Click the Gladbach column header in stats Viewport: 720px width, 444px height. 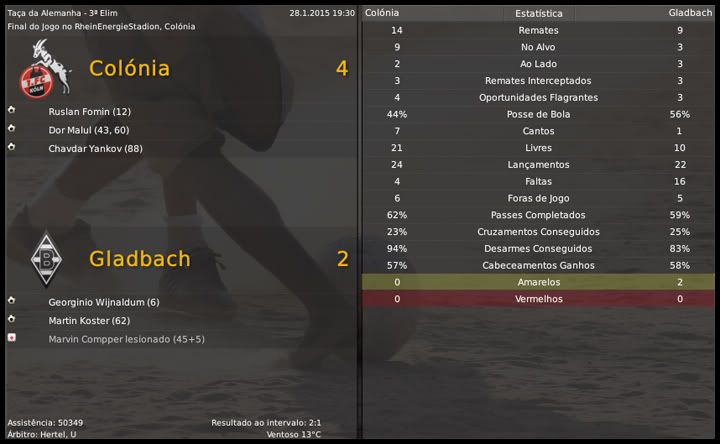(x=690, y=13)
